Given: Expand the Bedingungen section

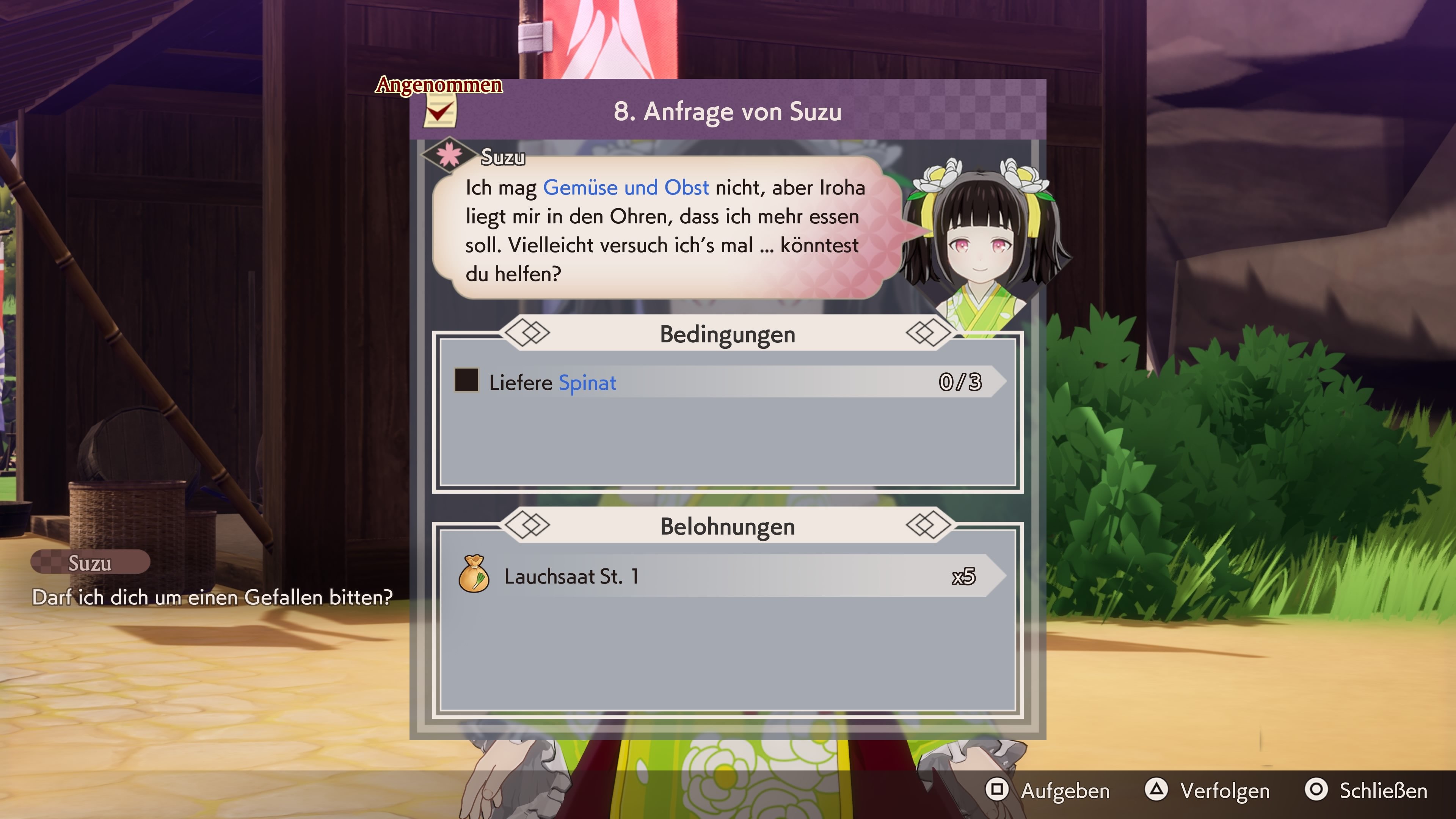Looking at the screenshot, I should coord(728,334).
